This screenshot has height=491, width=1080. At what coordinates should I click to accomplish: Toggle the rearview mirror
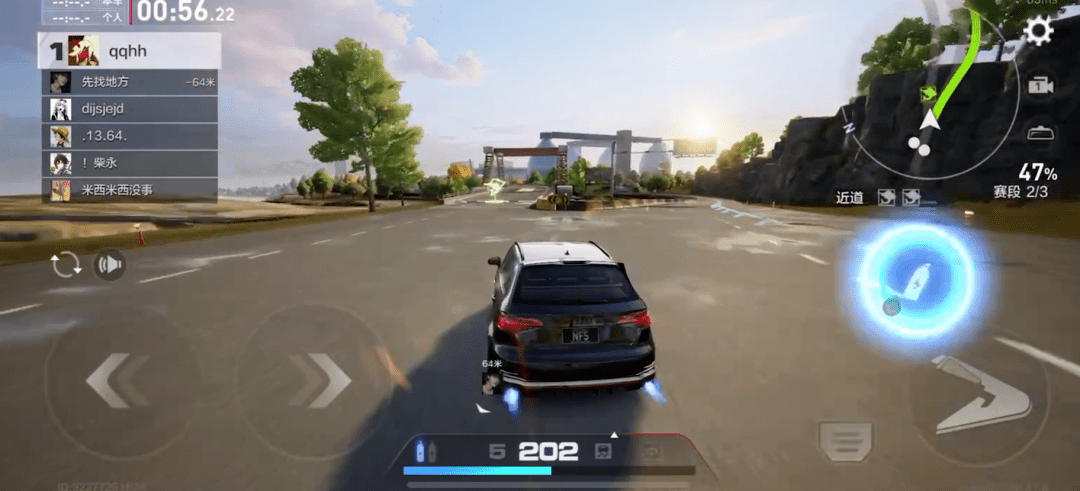pyautogui.click(x=1041, y=132)
